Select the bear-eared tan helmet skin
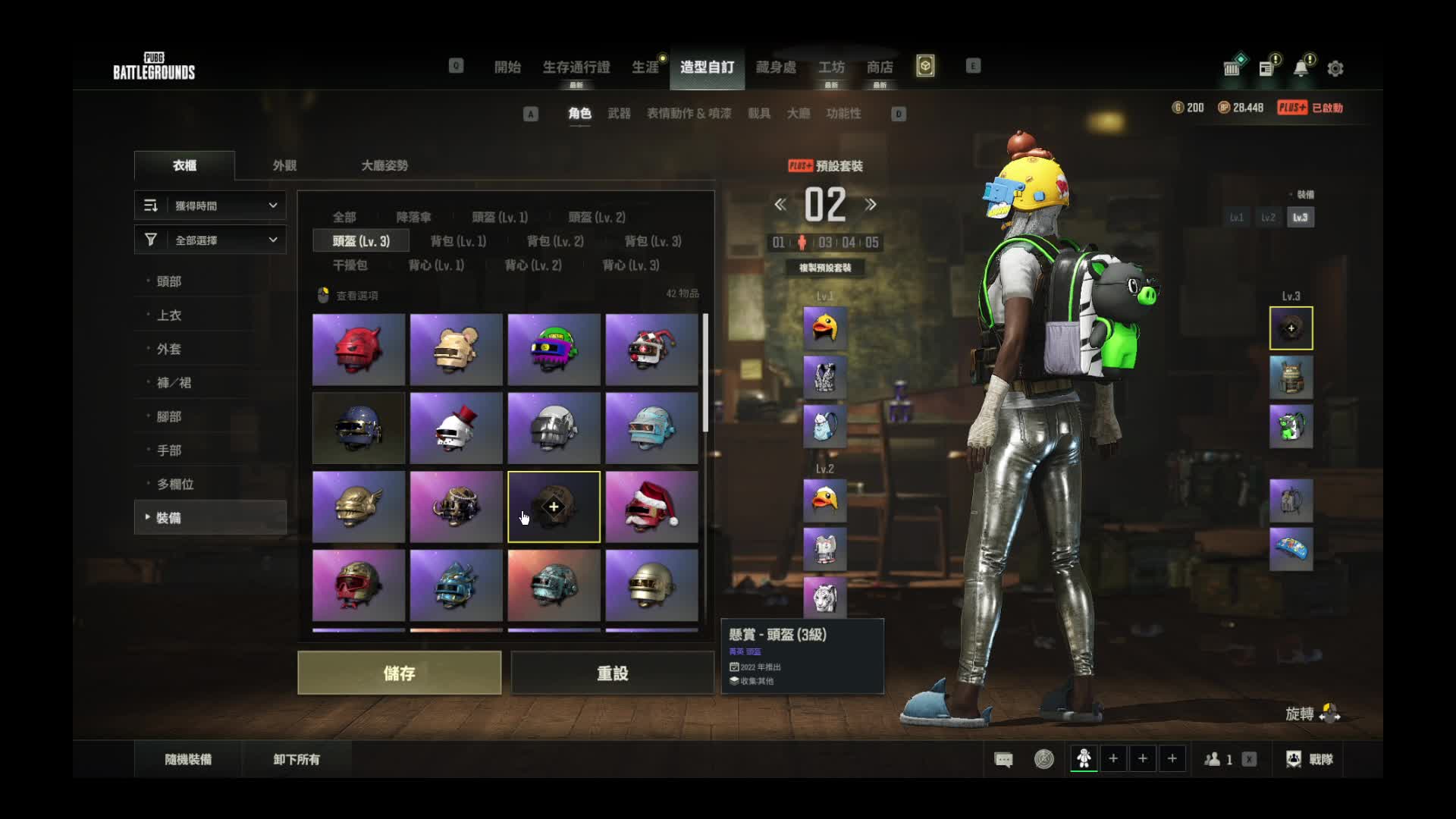 tap(456, 350)
